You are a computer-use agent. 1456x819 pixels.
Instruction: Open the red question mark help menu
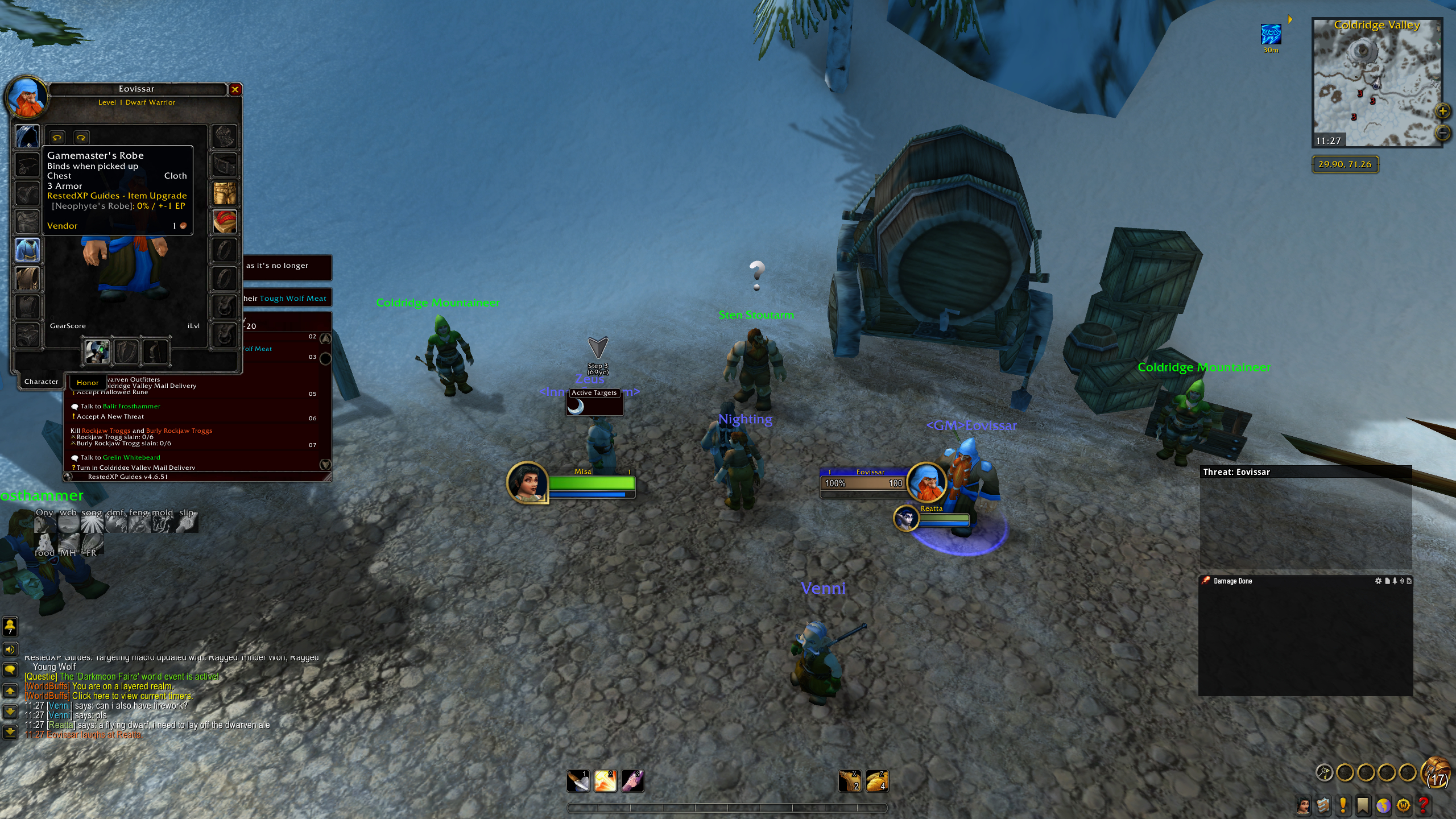coord(1424,805)
